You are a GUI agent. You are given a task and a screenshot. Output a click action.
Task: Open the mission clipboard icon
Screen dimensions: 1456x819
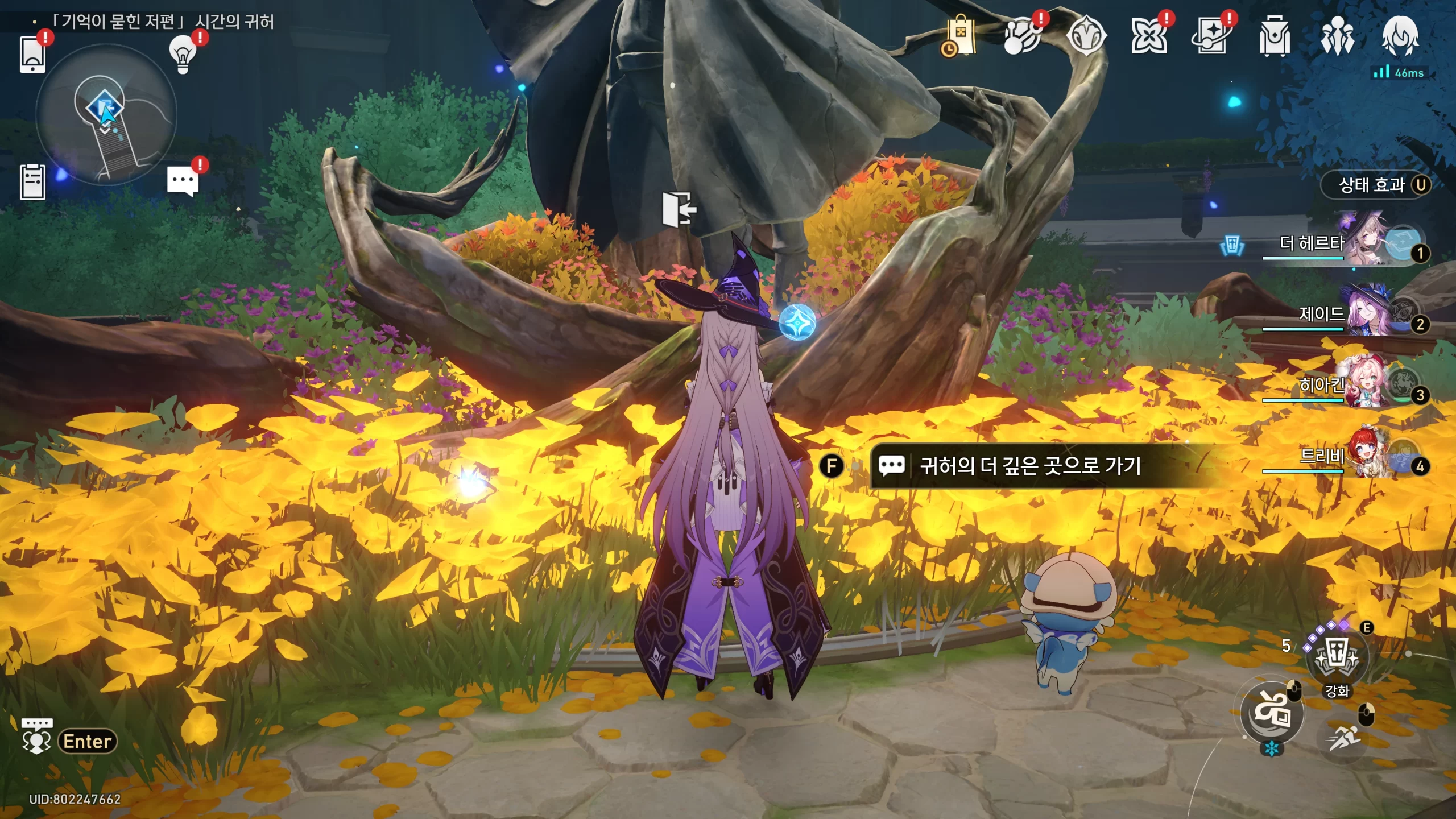[32, 182]
